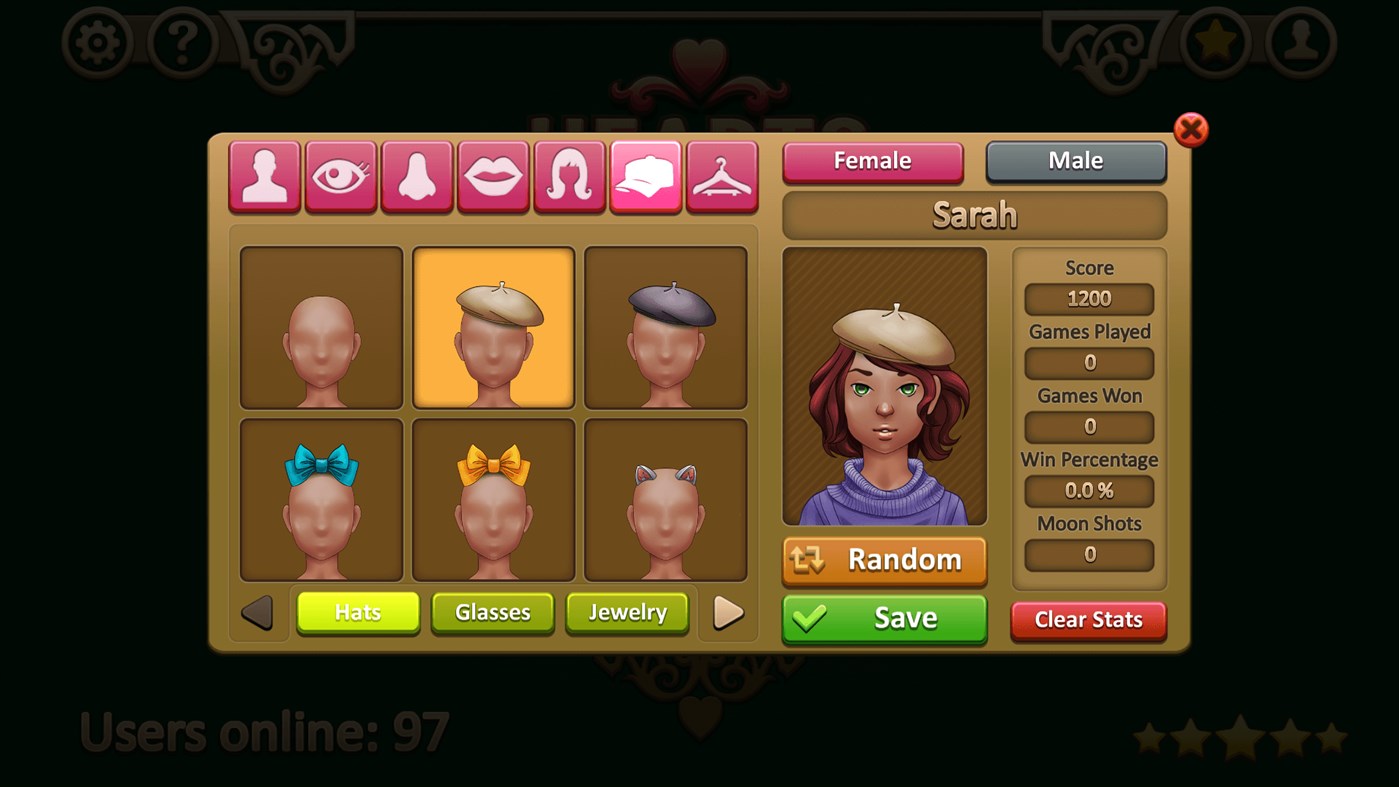This screenshot has height=787, width=1399.
Task: Switch to the Glasses tab
Action: [x=492, y=613]
